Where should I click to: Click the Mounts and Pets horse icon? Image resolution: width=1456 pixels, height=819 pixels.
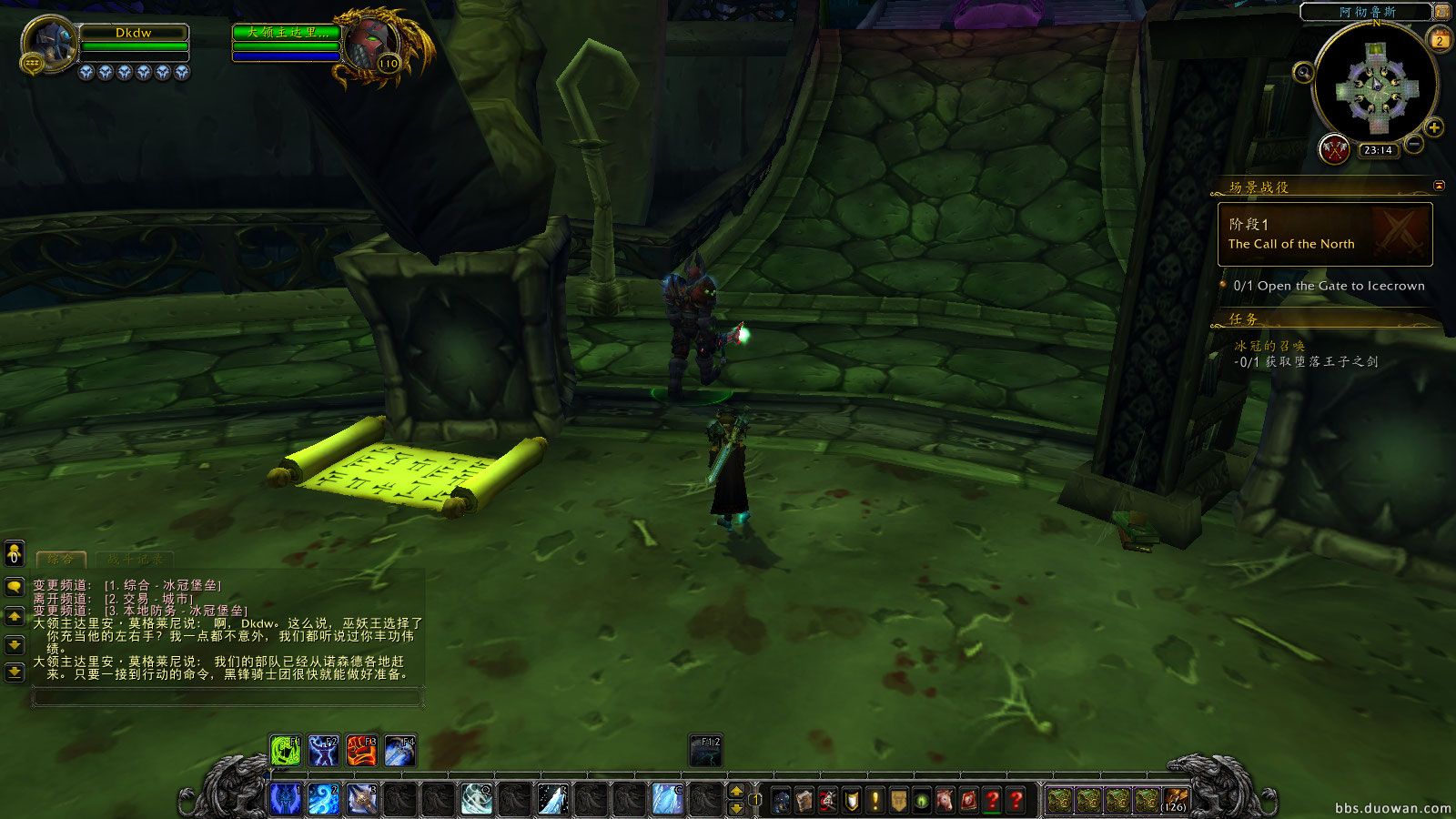click(945, 801)
